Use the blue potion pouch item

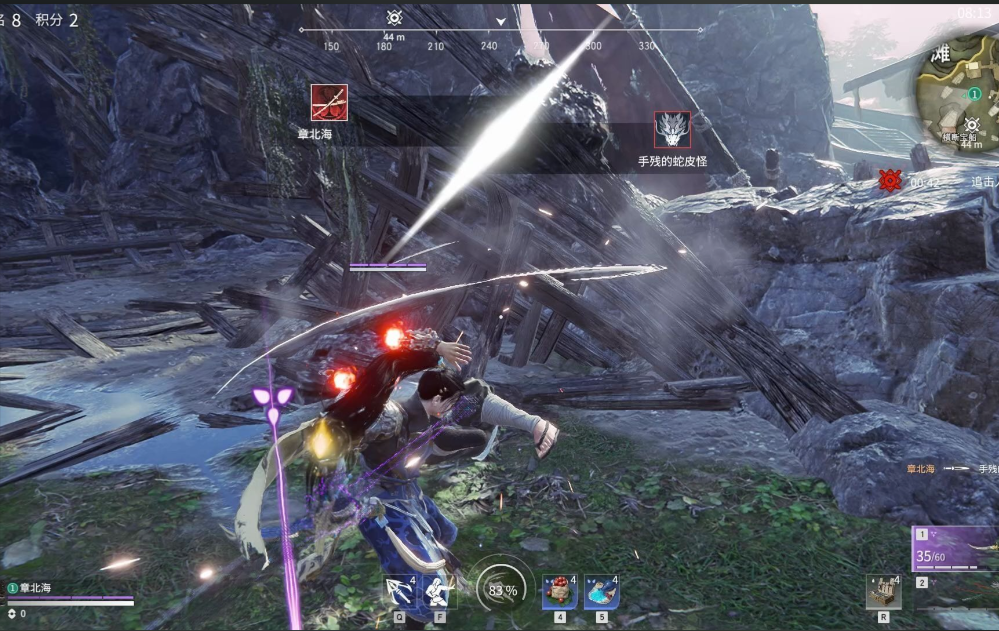click(601, 592)
